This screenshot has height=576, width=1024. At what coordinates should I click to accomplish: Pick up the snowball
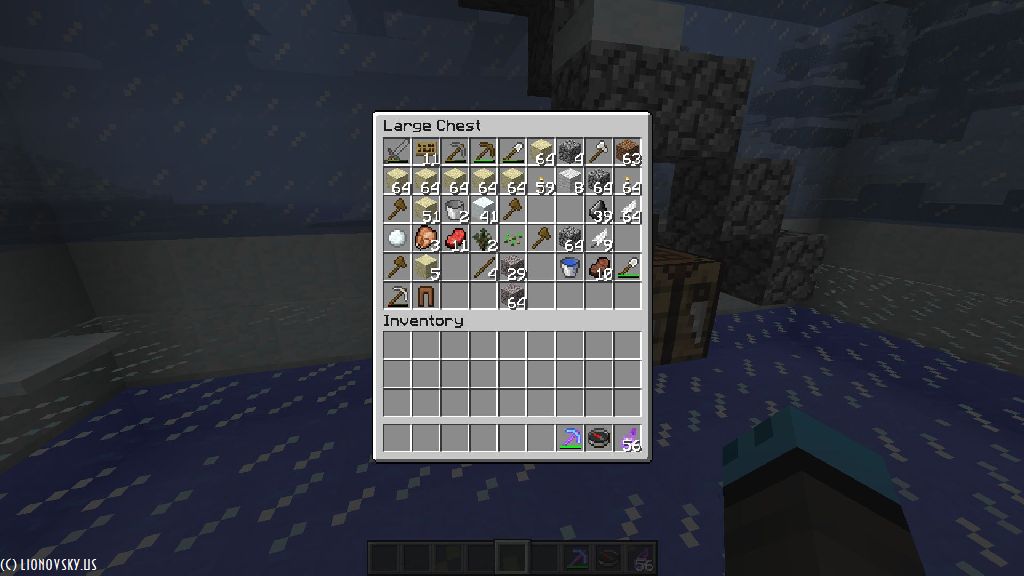tap(397, 239)
